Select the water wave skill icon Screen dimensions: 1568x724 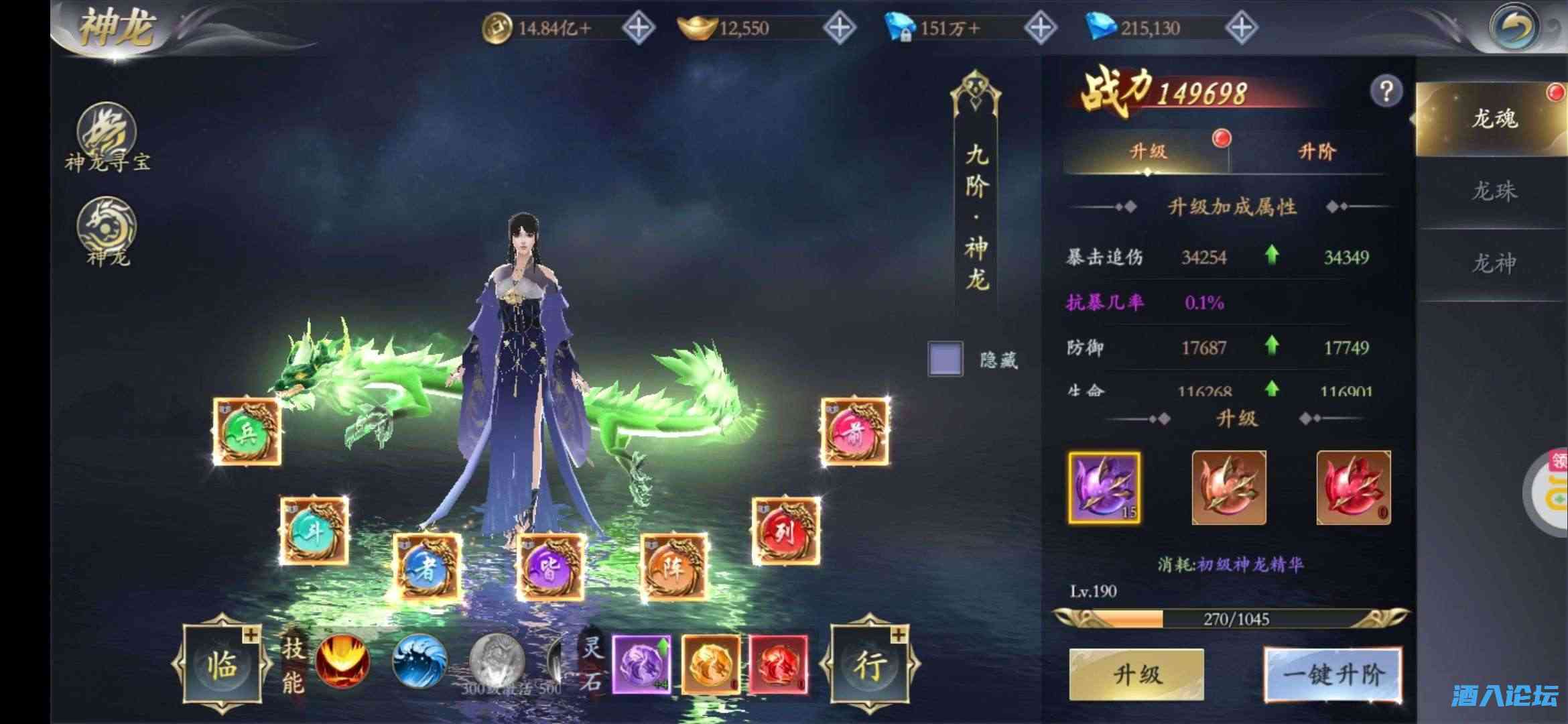click(x=419, y=660)
